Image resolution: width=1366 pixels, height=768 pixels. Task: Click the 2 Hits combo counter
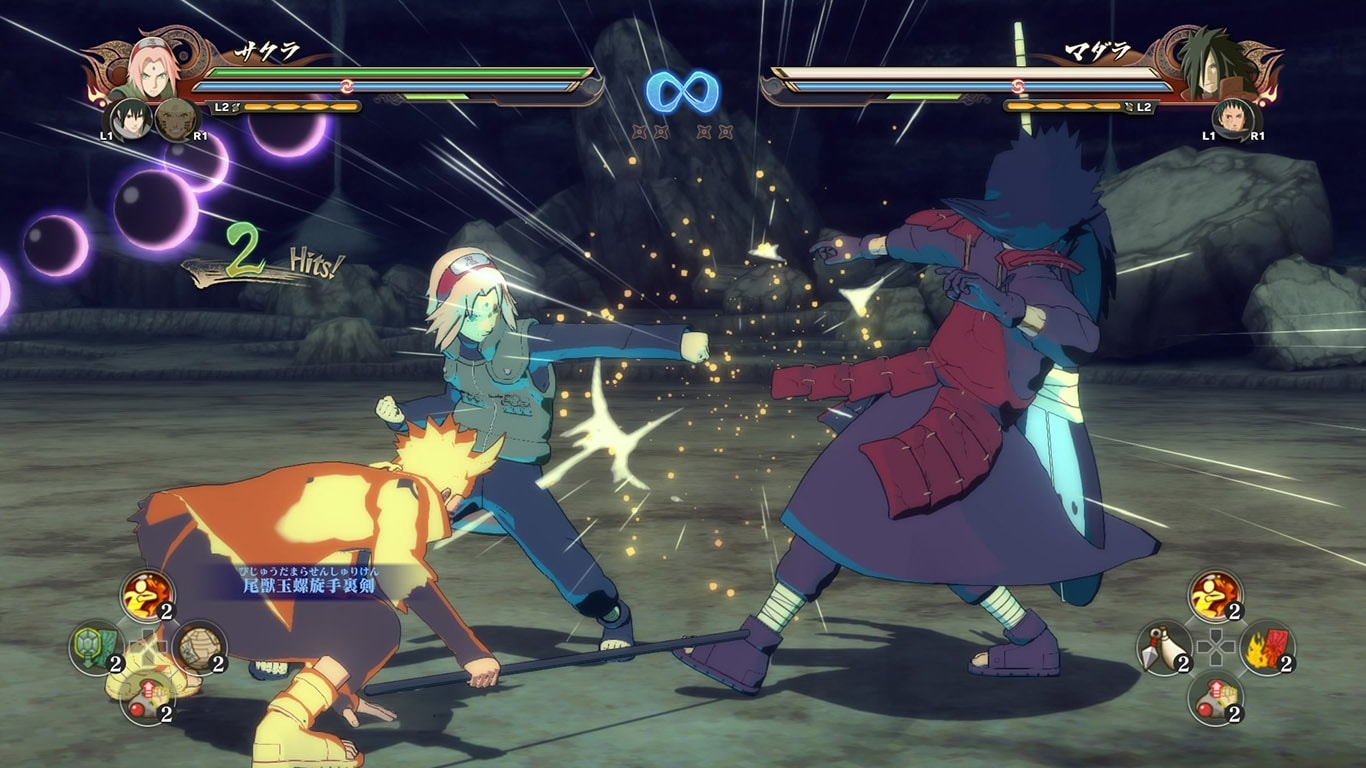pos(264,257)
